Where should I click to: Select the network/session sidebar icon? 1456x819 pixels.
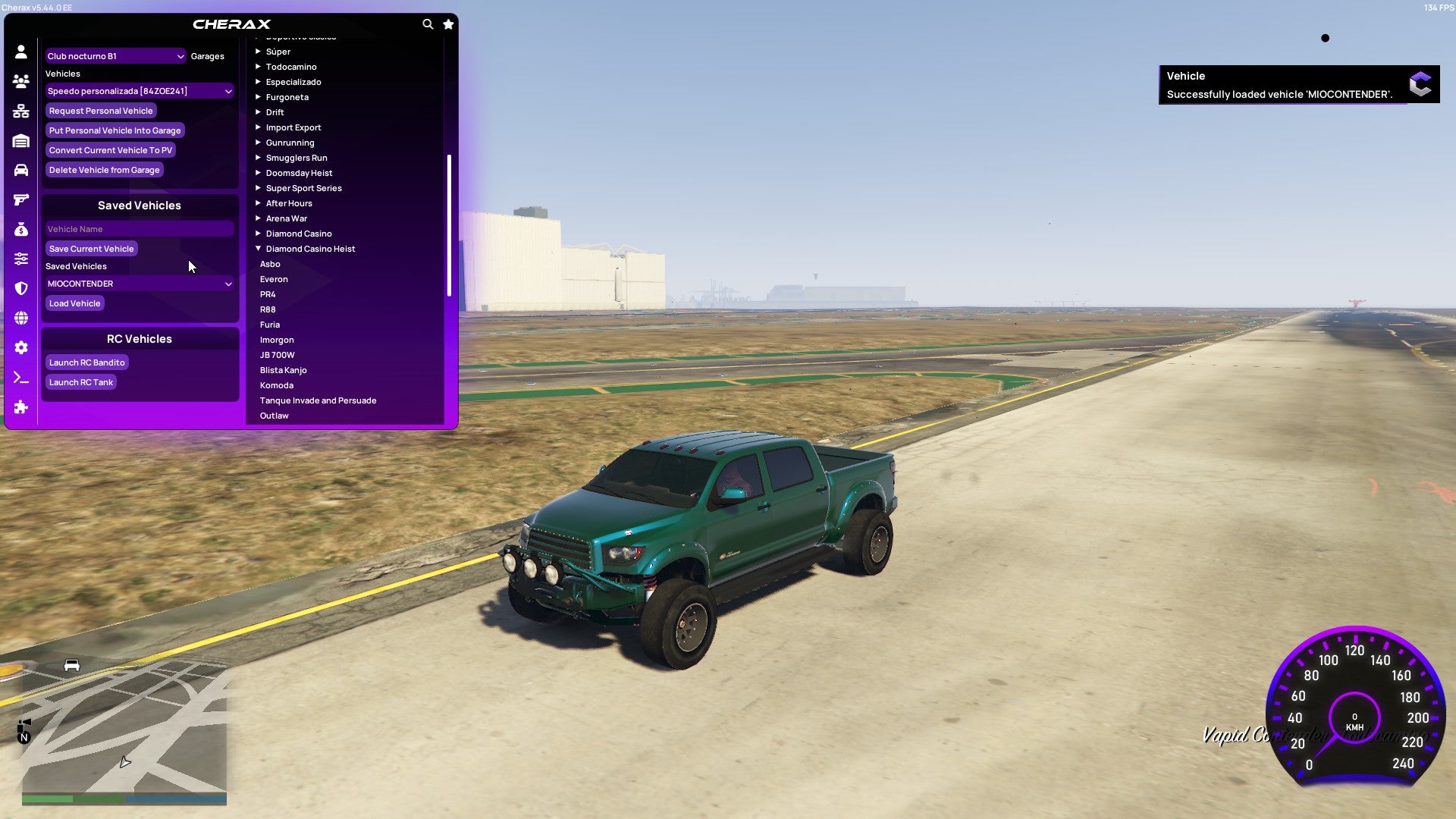coord(20,110)
